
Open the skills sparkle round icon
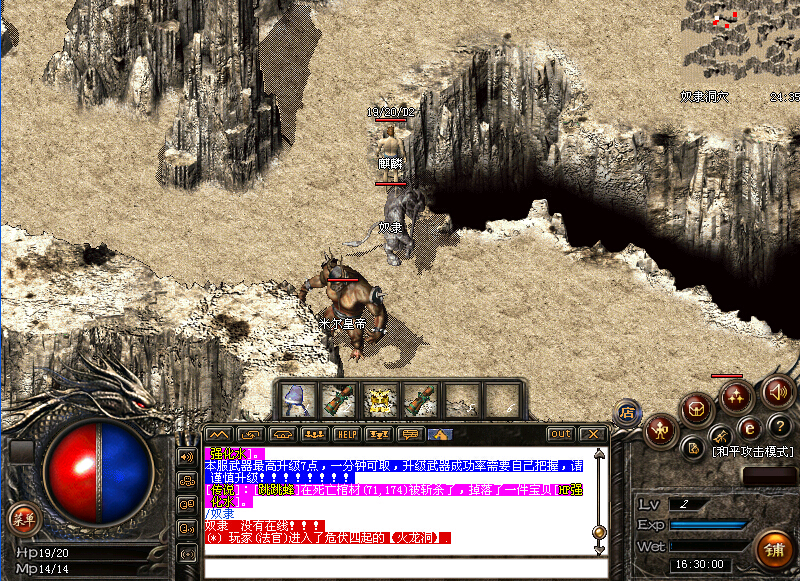tap(737, 396)
